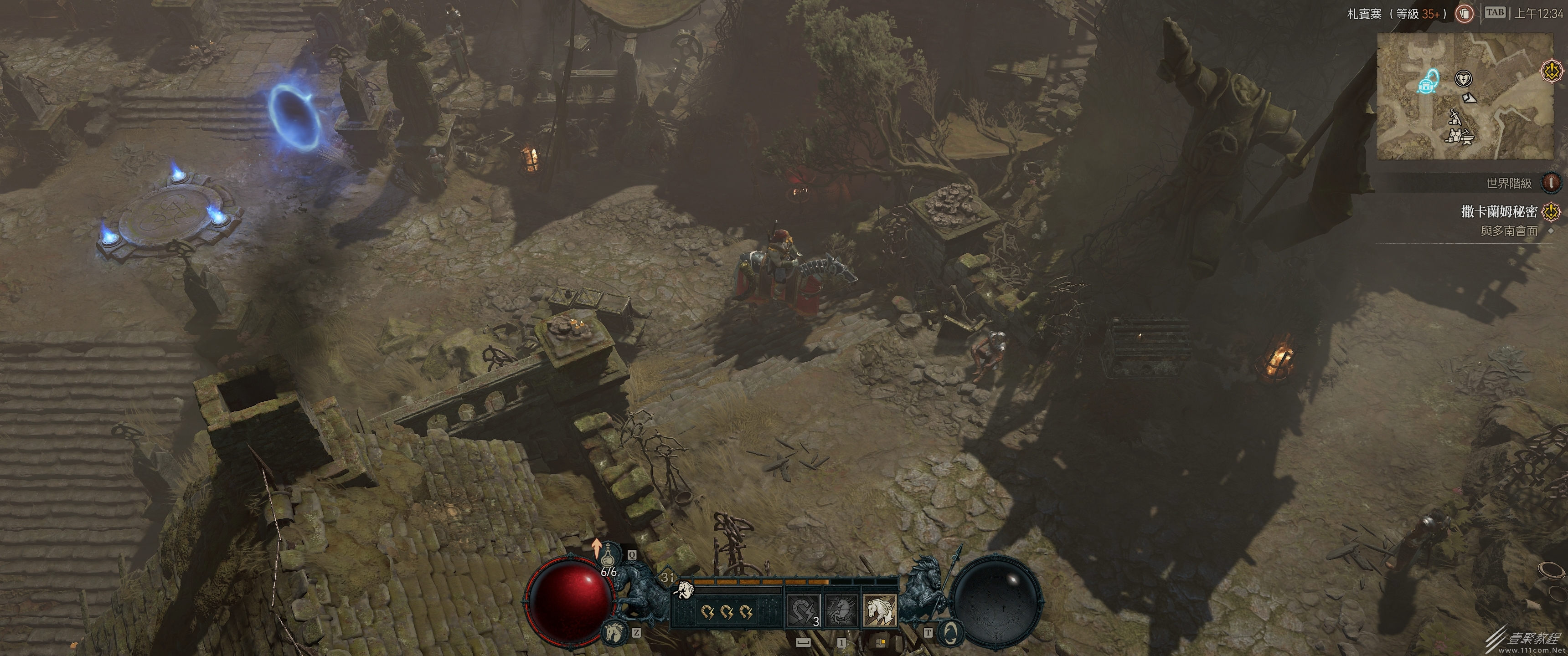1568x656 pixels.
Task: Open the World Tier indicator
Action: pyautogui.click(x=1551, y=183)
